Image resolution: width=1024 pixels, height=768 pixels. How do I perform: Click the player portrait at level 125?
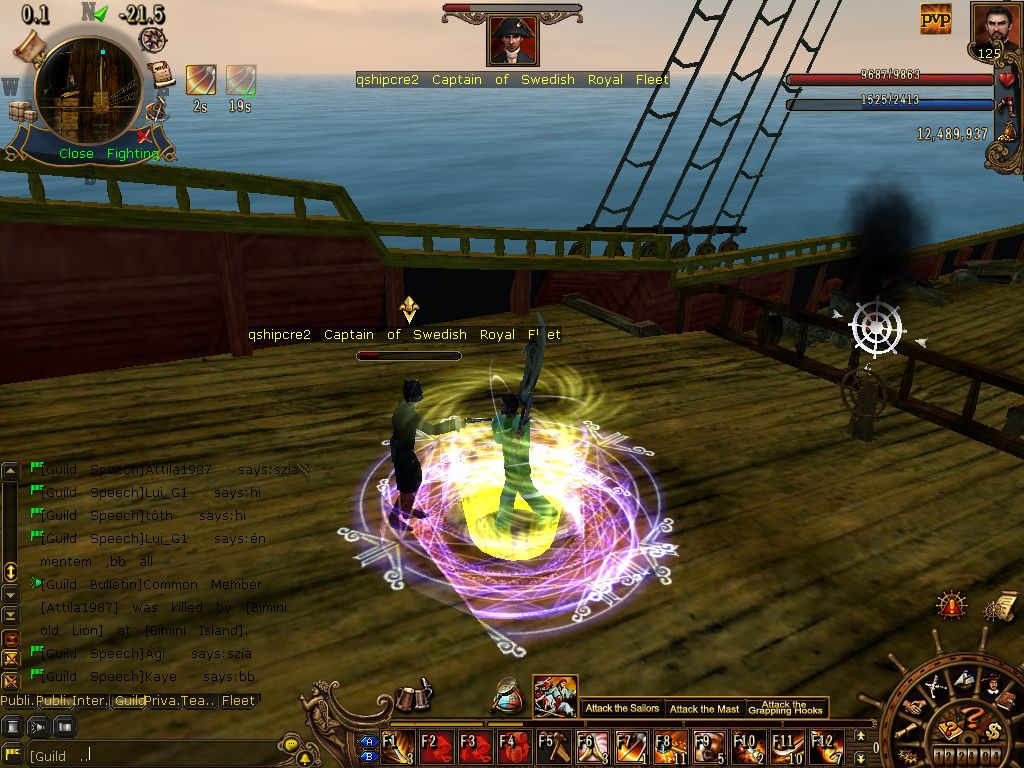[994, 28]
